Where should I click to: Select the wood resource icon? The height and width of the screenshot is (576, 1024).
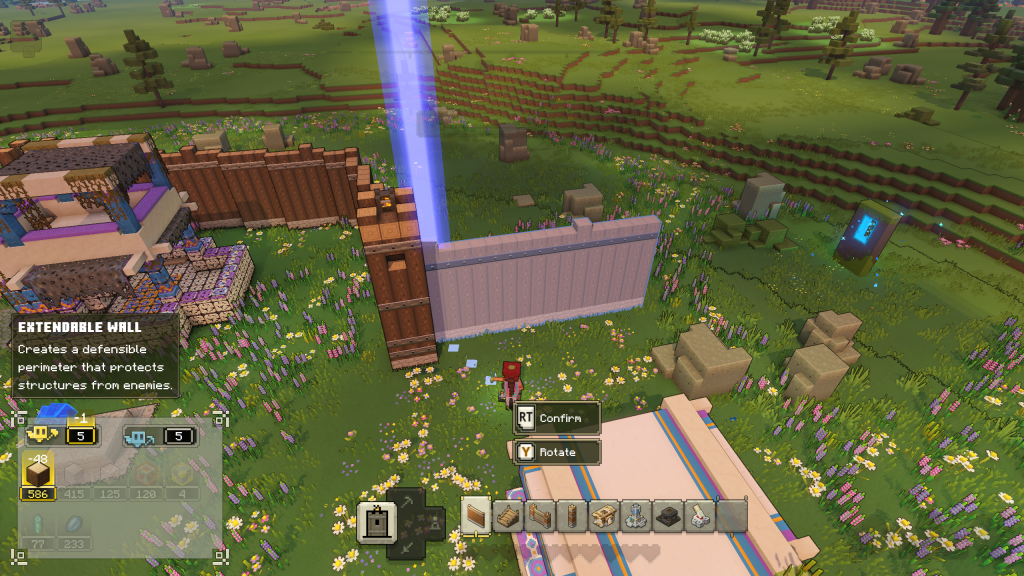pos(39,472)
